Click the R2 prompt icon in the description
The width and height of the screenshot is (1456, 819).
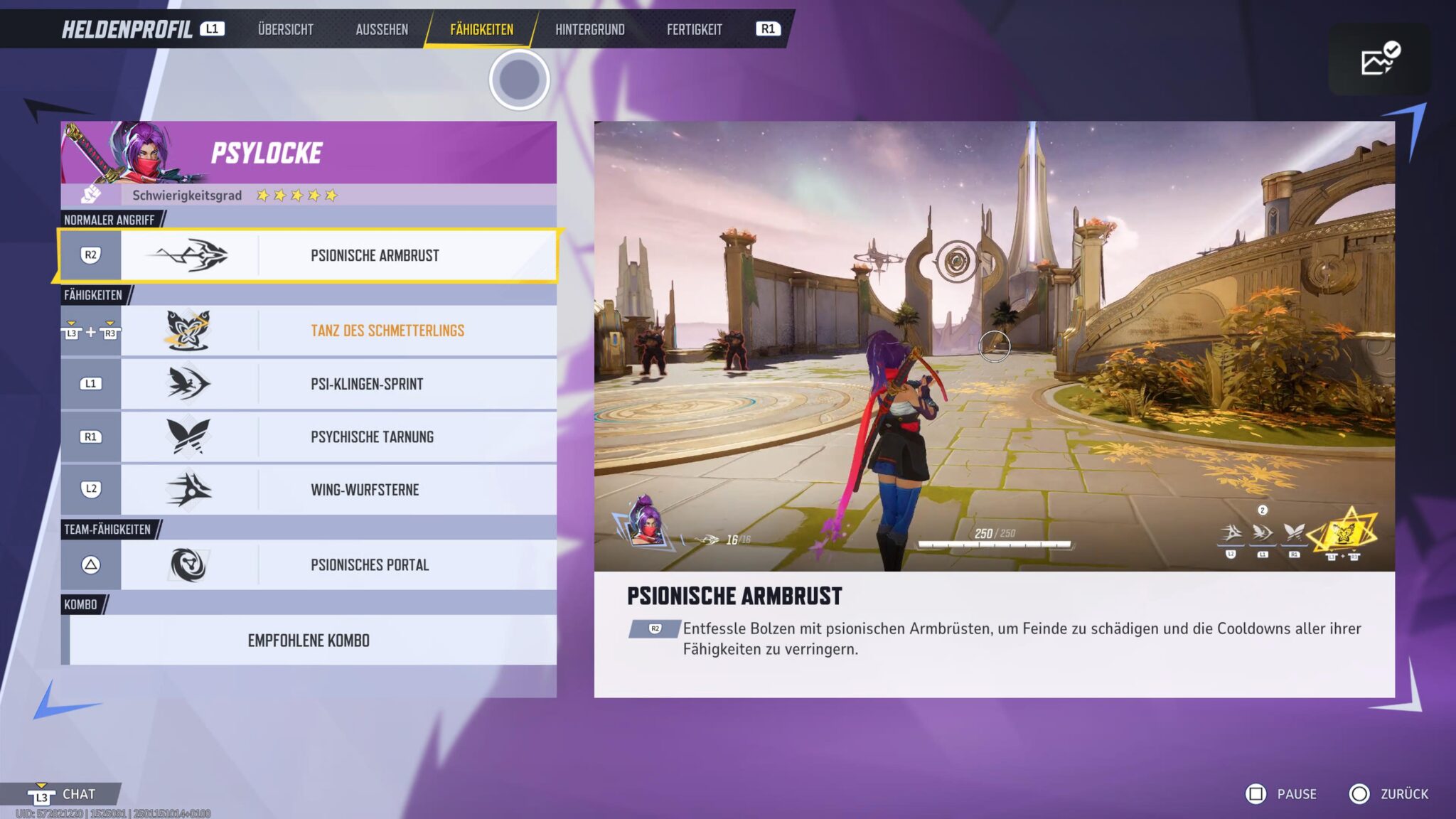(654, 628)
